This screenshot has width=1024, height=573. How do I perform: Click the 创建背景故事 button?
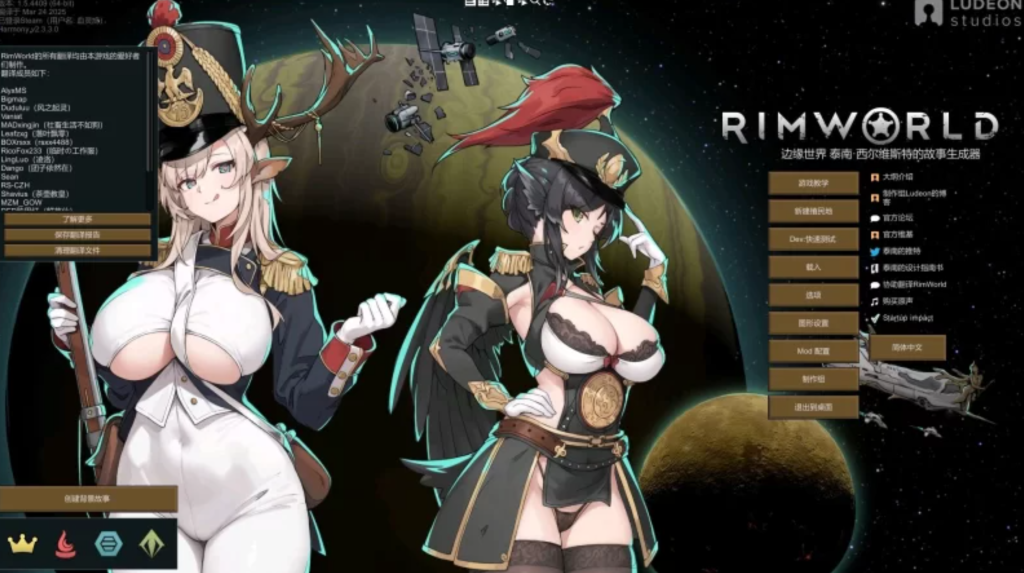[x=88, y=498]
